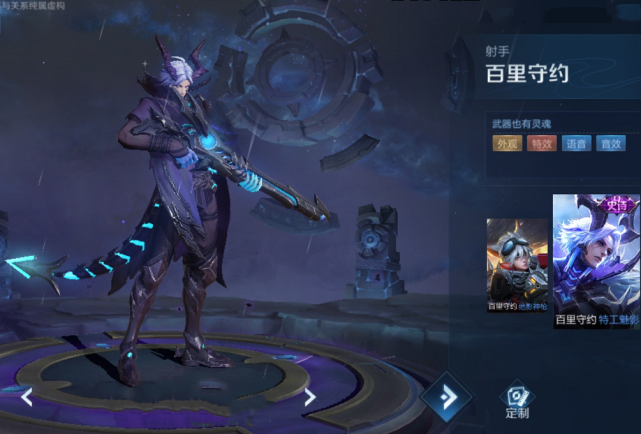Image resolution: width=641 pixels, height=434 pixels.
Task: Click the diamond-shaped arrow button
Action: [447, 398]
